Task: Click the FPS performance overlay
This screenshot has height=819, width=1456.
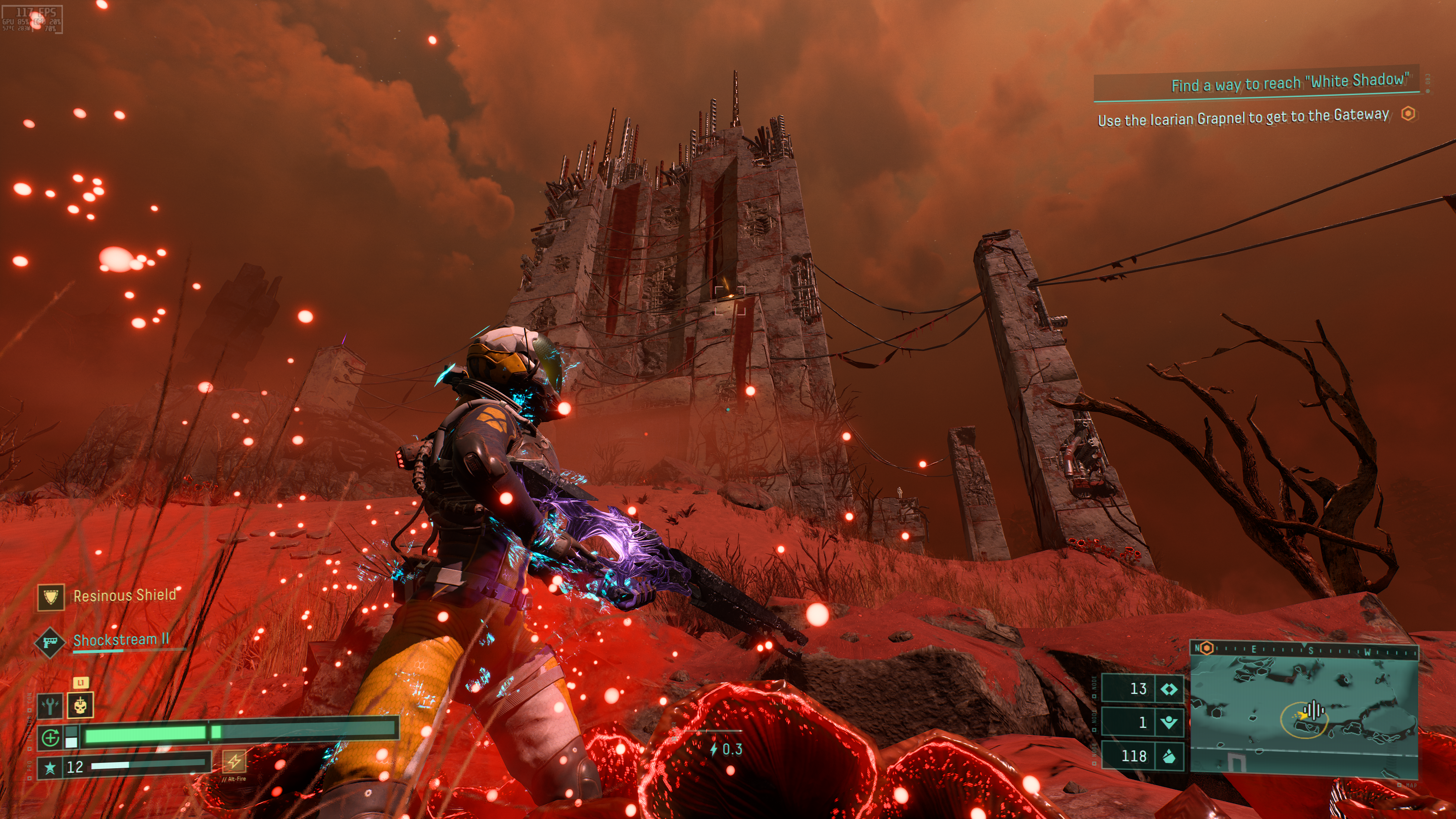Action: pos(32,19)
